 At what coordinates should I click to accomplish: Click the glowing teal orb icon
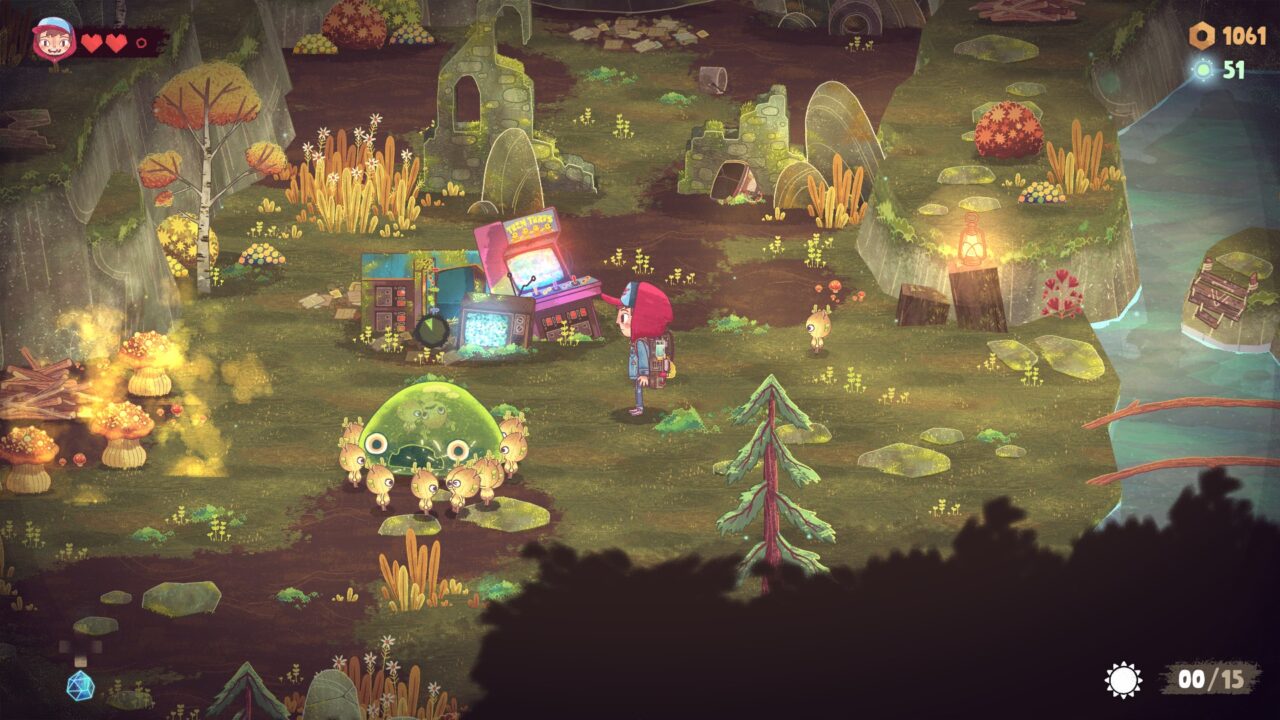[x=1203, y=69]
